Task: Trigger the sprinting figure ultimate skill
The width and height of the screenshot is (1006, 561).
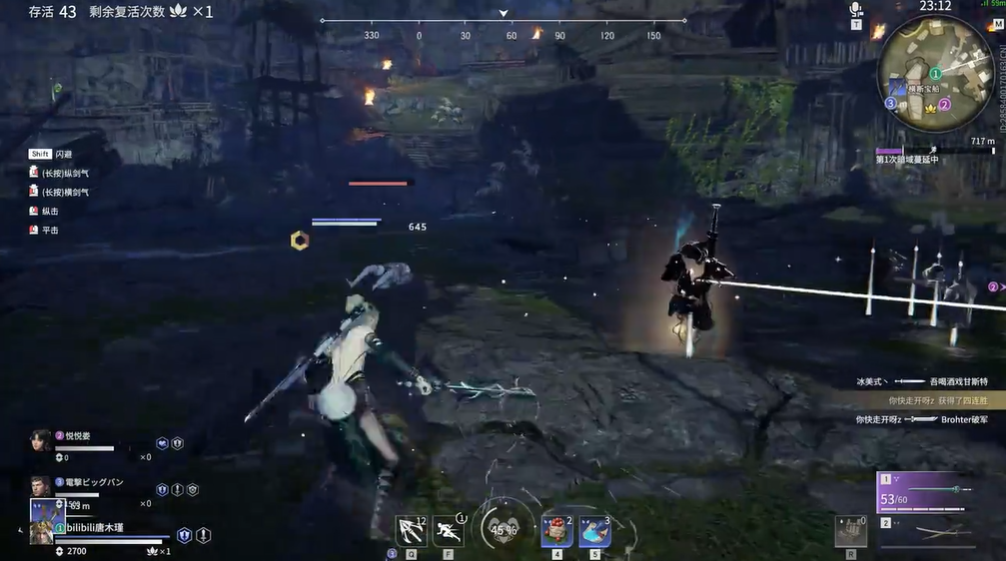Action: click(x=448, y=530)
